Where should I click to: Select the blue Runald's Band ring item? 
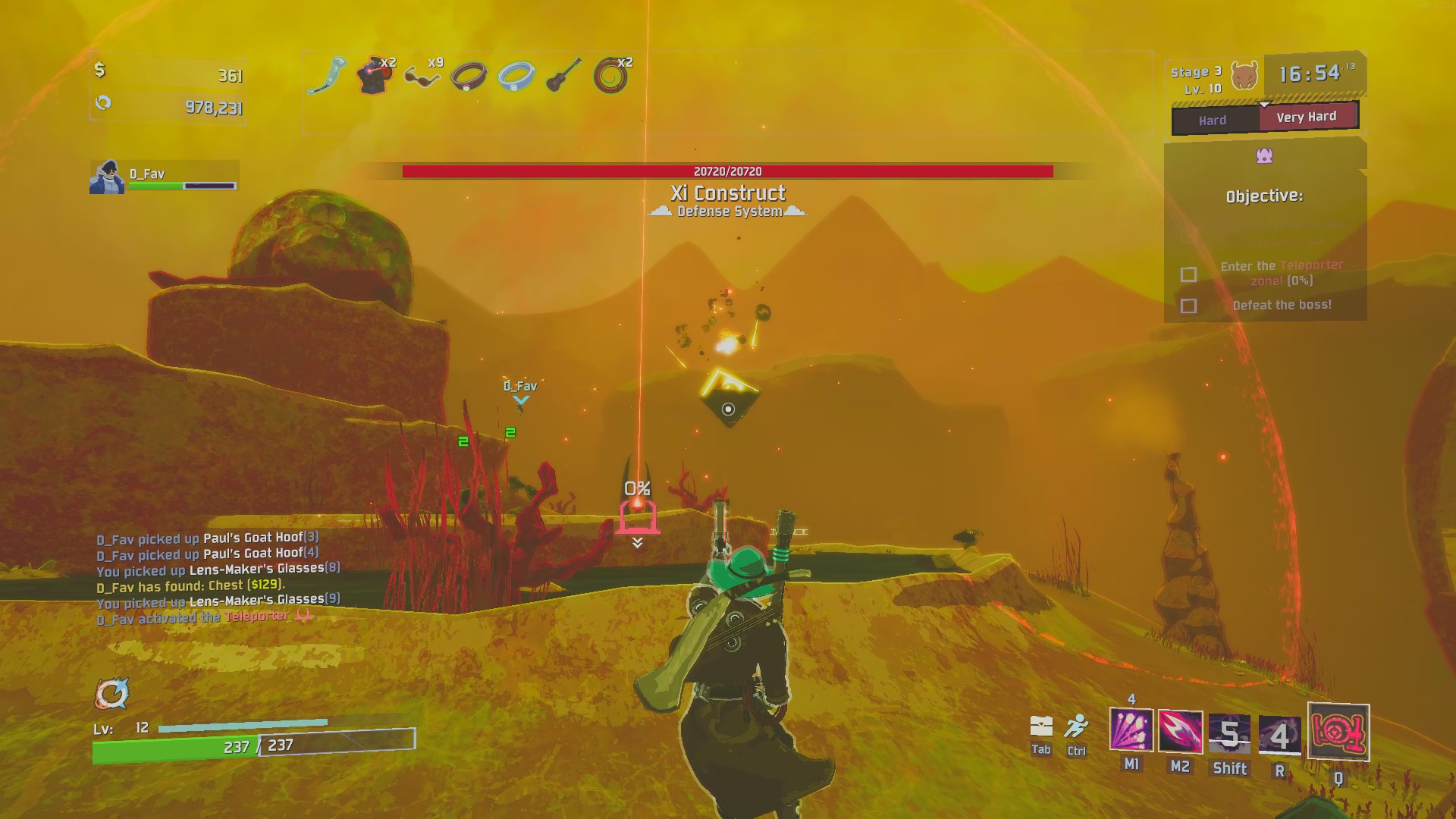coord(516,76)
